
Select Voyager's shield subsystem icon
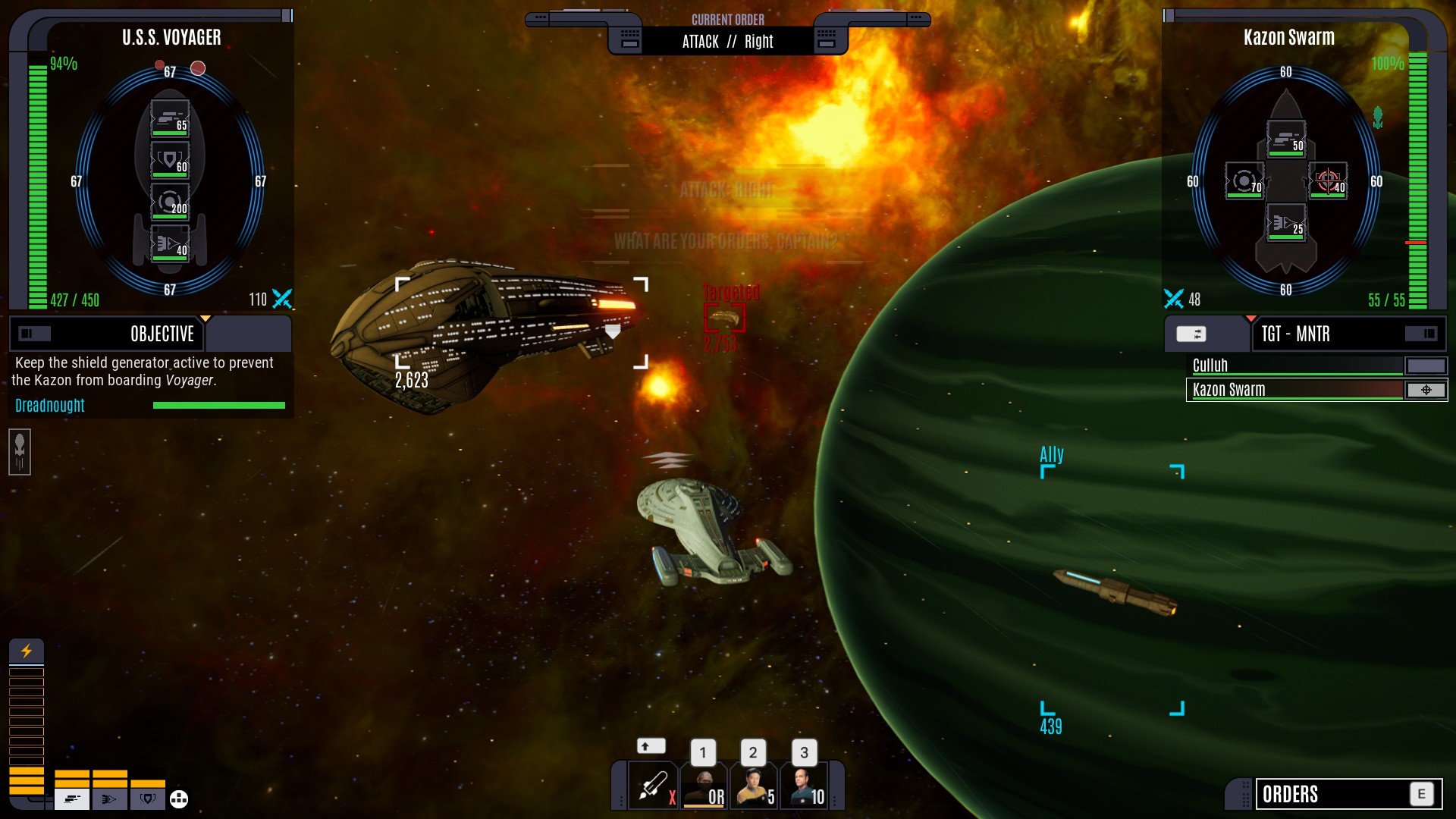[170, 161]
